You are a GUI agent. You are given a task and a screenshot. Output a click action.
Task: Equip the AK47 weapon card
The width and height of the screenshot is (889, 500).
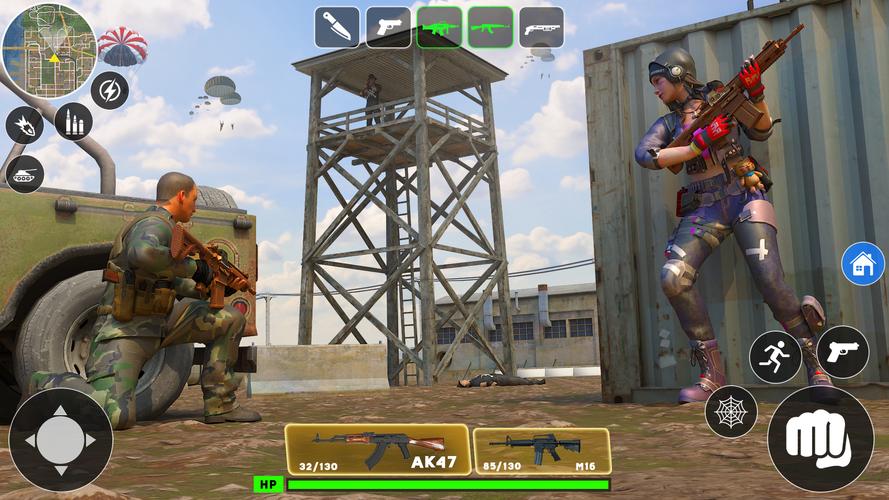click(378, 449)
